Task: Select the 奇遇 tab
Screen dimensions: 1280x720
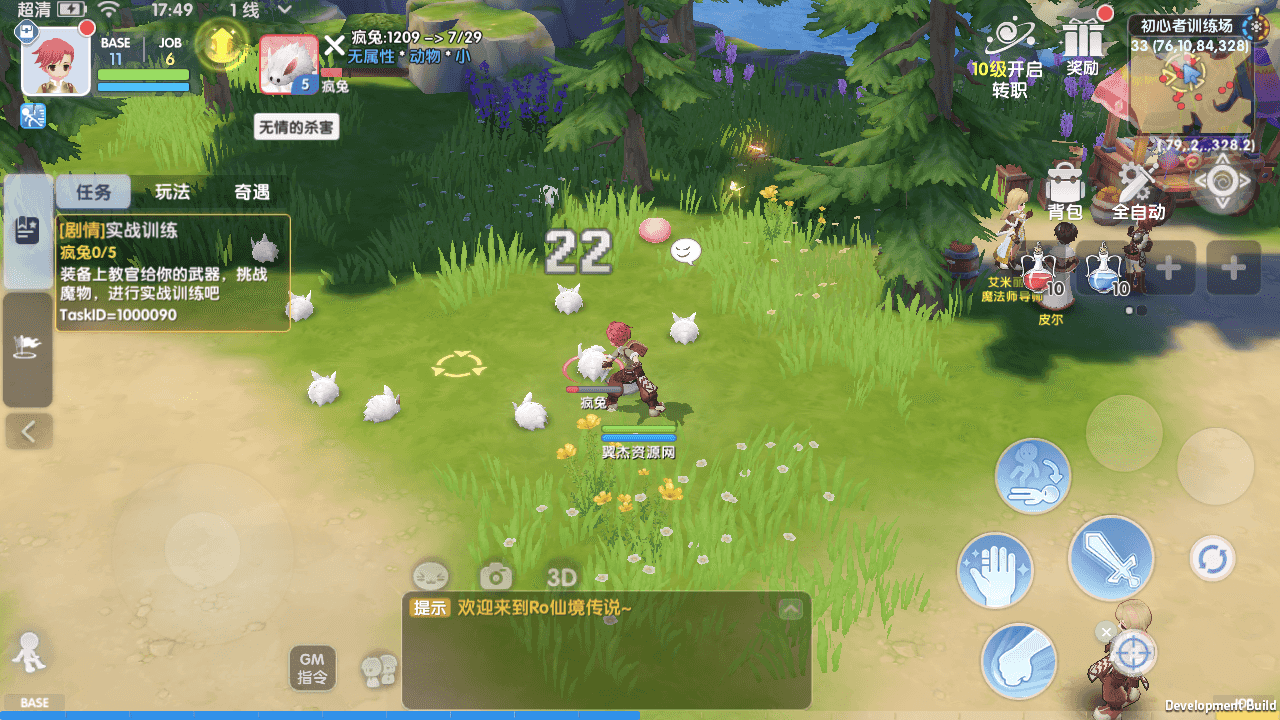Action: [x=252, y=192]
